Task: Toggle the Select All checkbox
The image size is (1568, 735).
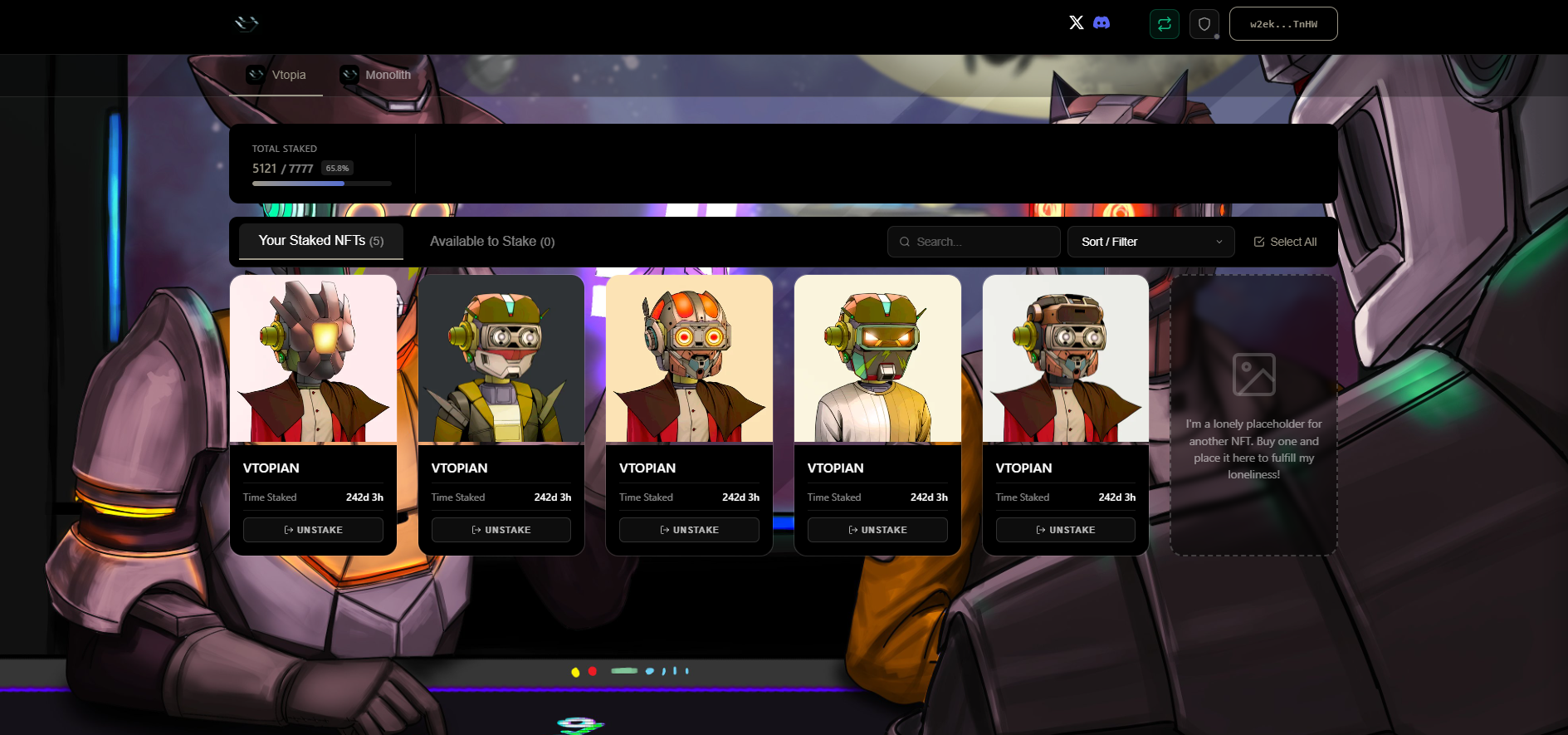Action: pos(1284,242)
